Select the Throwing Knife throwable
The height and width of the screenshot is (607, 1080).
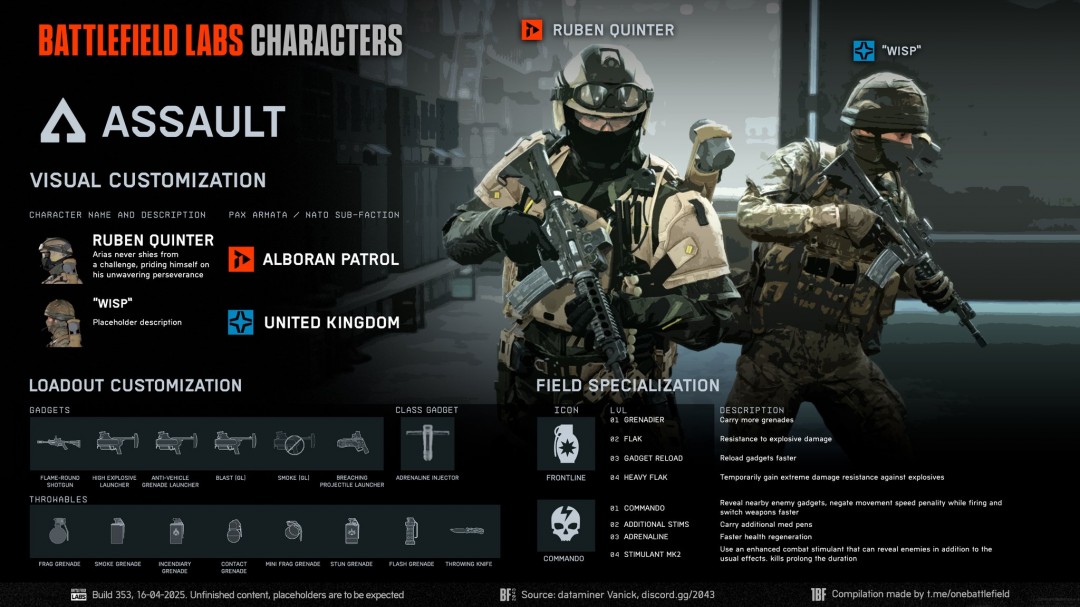coord(468,530)
